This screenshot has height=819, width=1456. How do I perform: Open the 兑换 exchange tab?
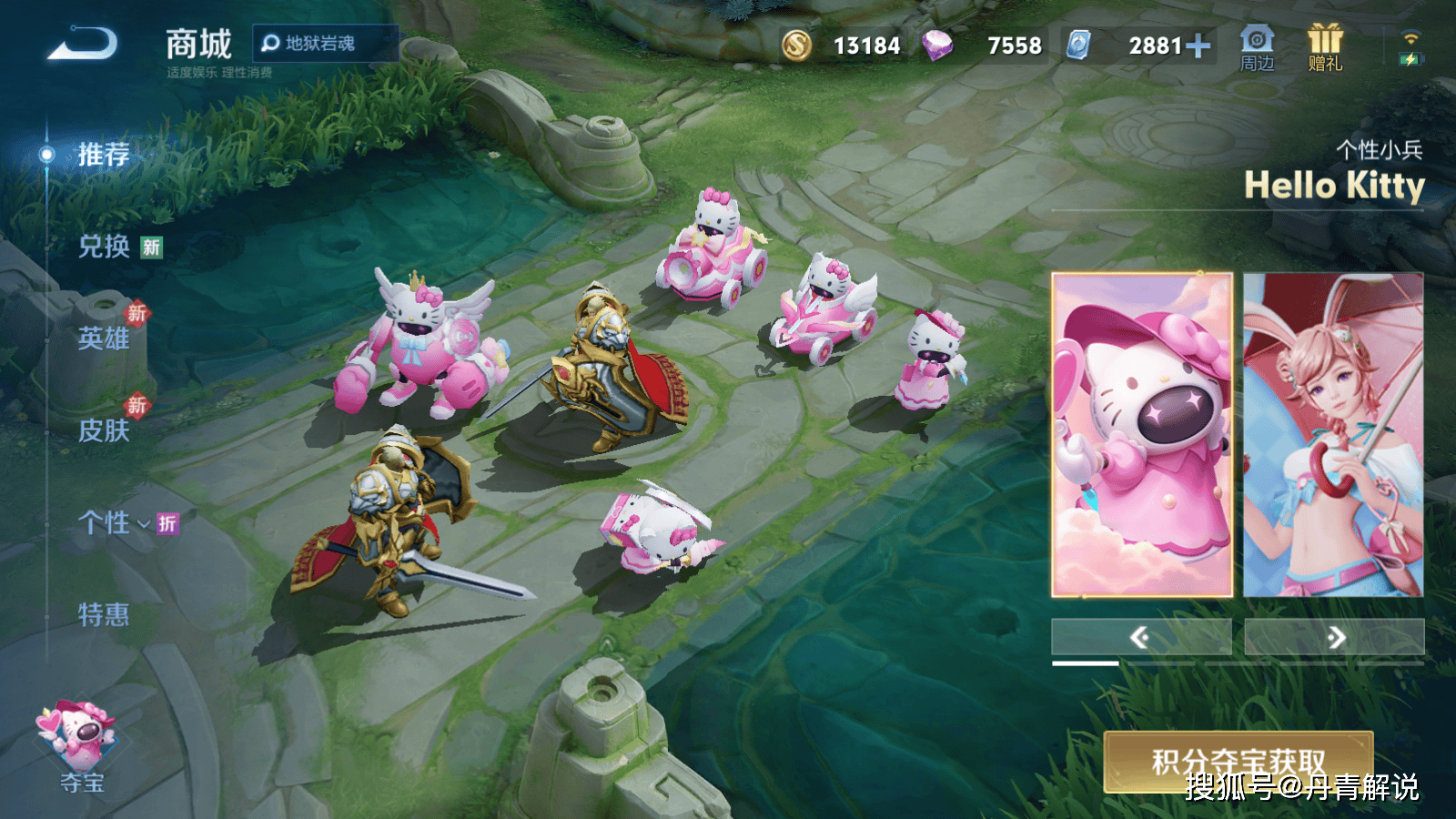pyautogui.click(x=104, y=247)
